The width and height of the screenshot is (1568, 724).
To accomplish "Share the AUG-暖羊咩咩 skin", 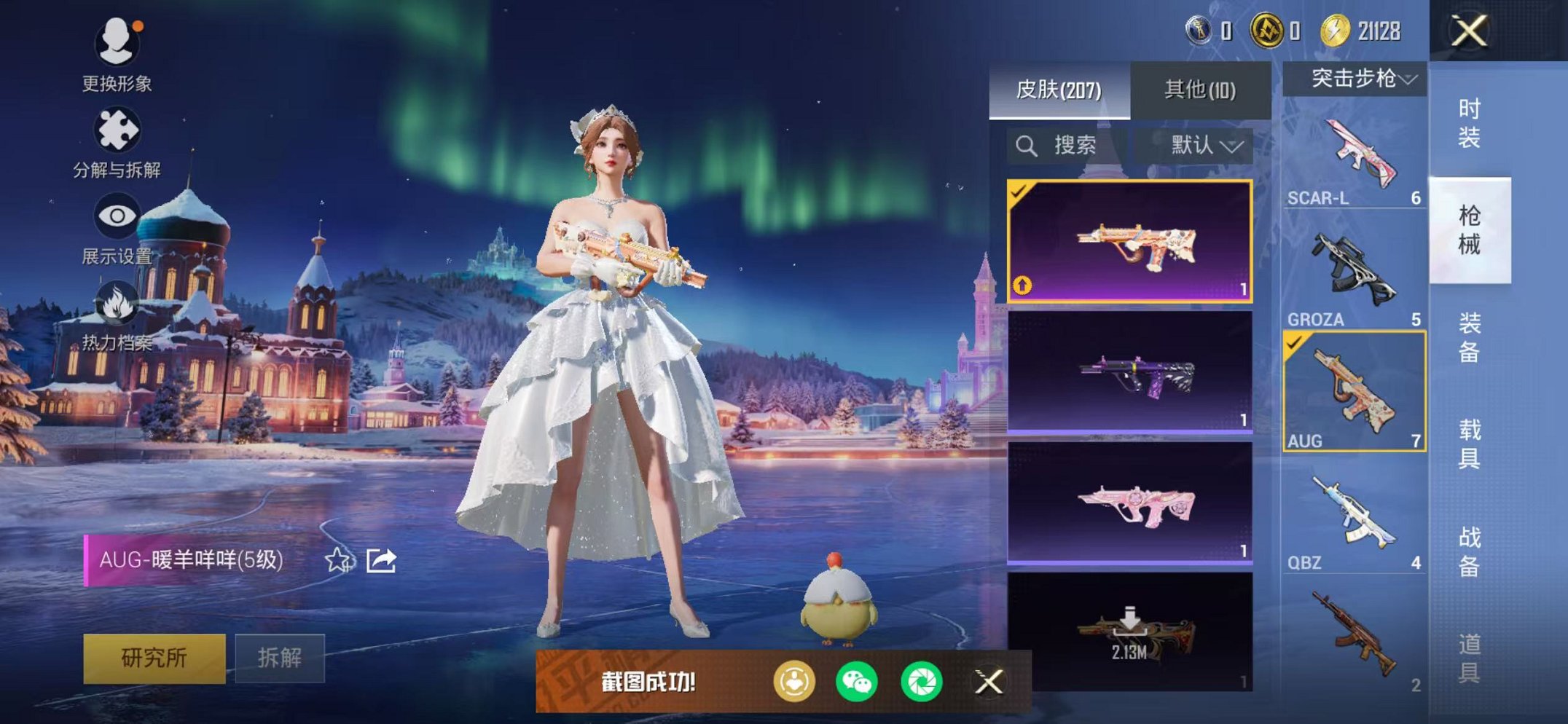I will coord(381,560).
